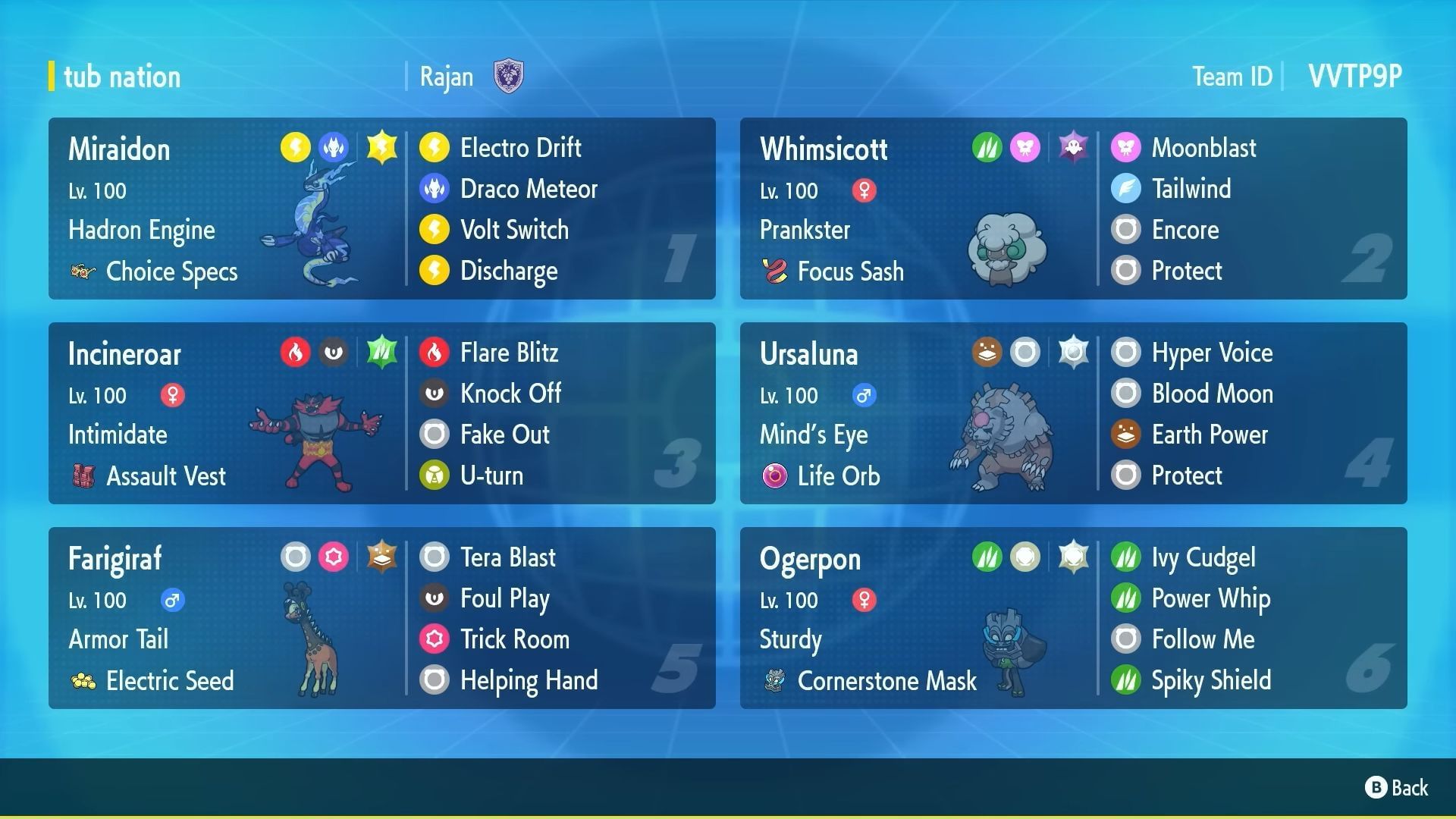Select the Dragon type icon next to Draco Meteor
The height and width of the screenshot is (819, 1456).
coord(435,189)
